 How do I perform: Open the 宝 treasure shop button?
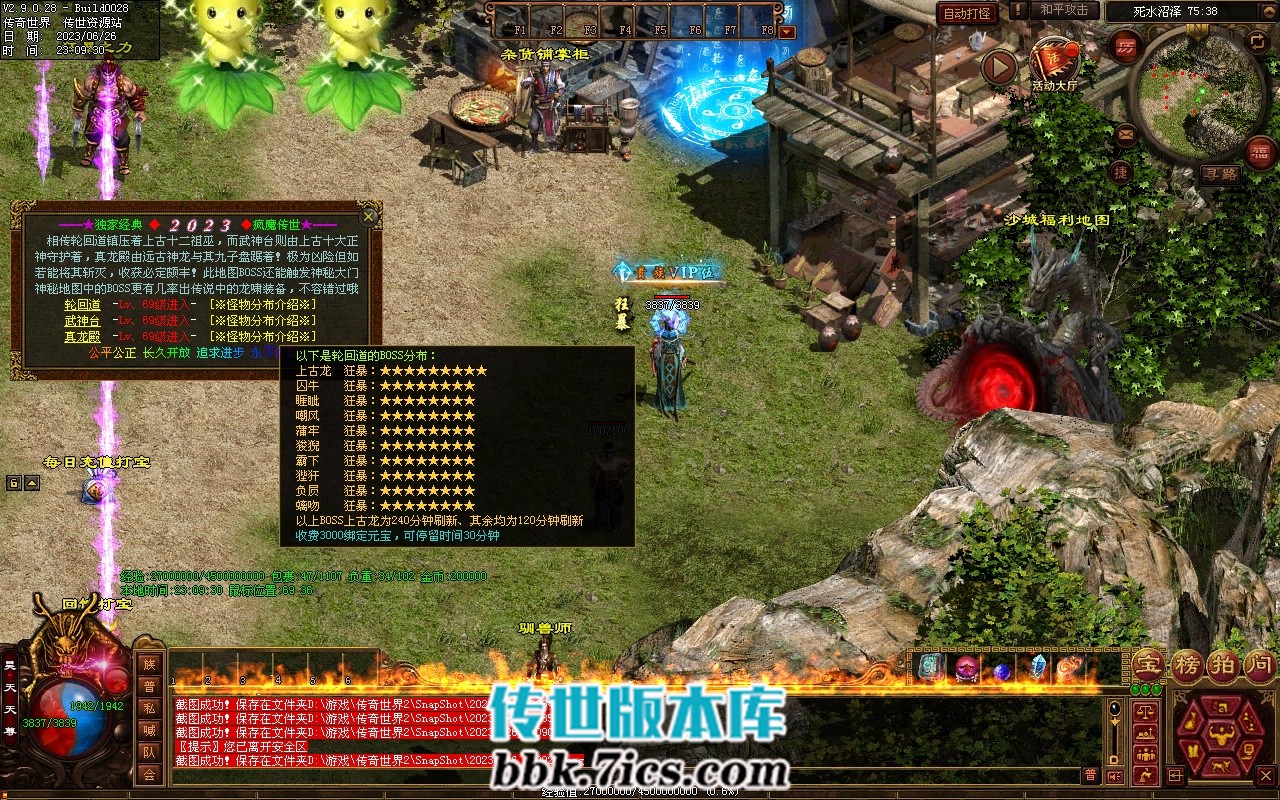(x=1148, y=665)
